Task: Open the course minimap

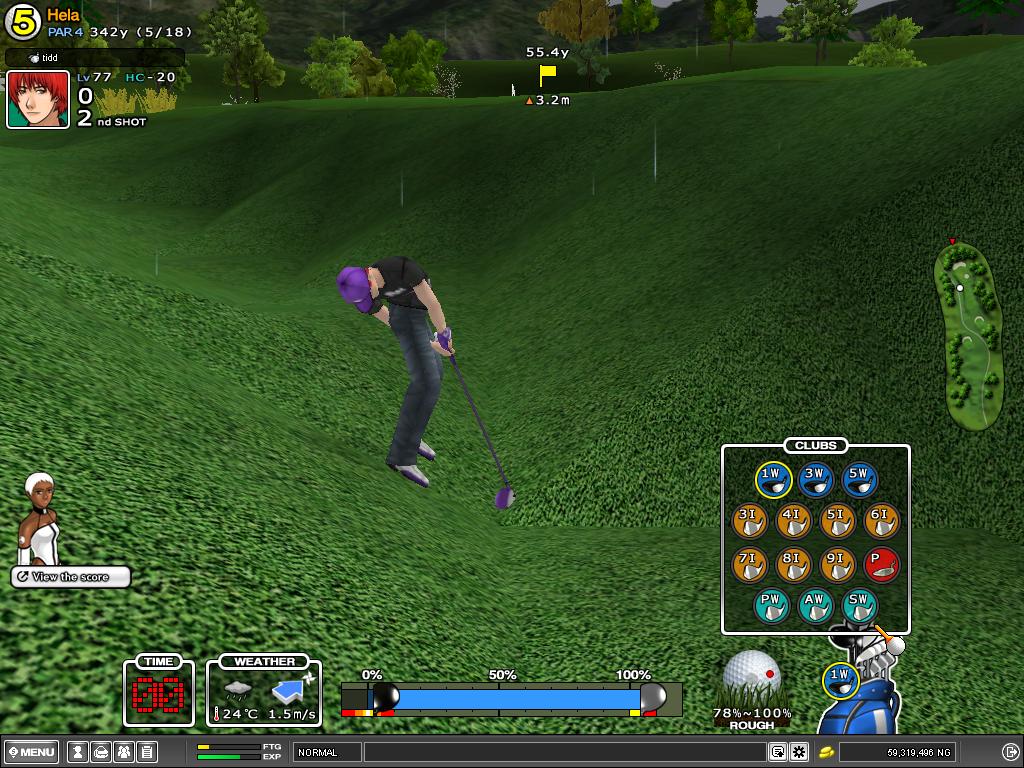Action: point(967,335)
